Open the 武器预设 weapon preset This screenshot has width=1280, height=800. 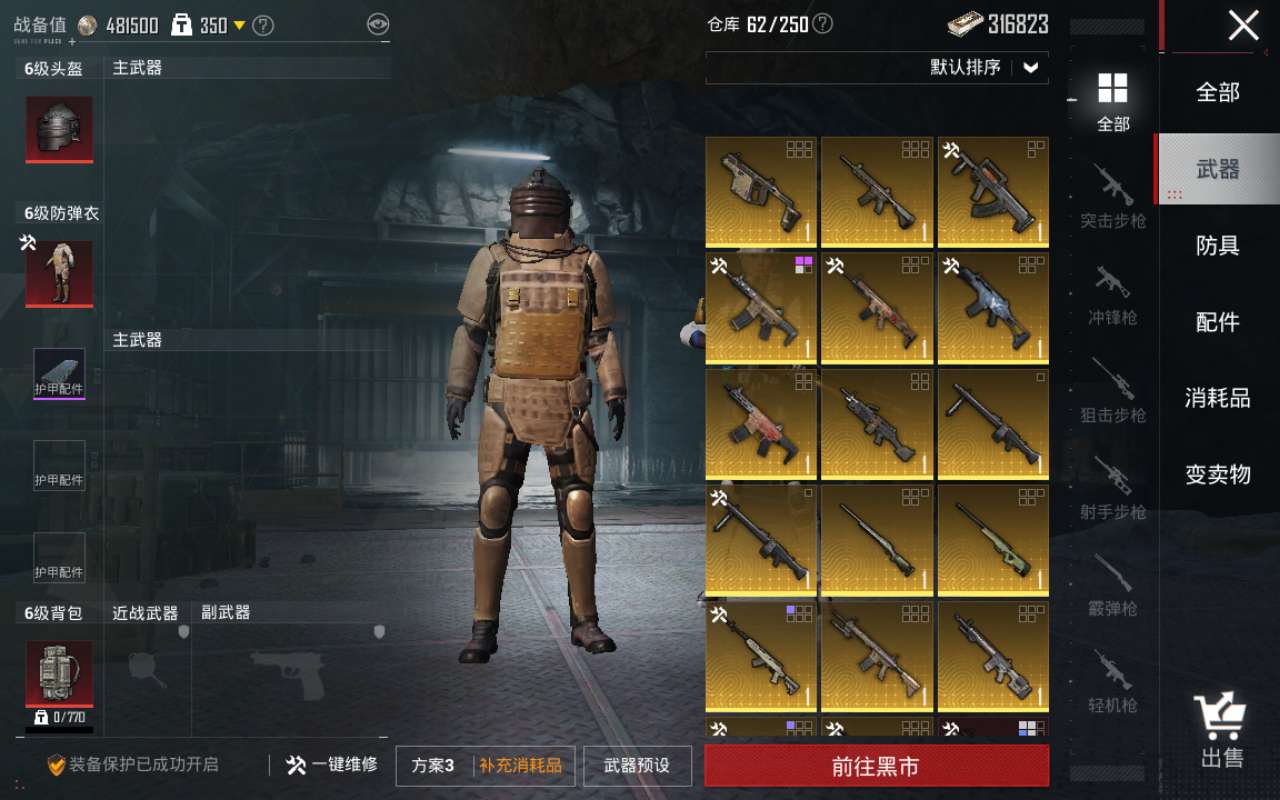coord(637,766)
